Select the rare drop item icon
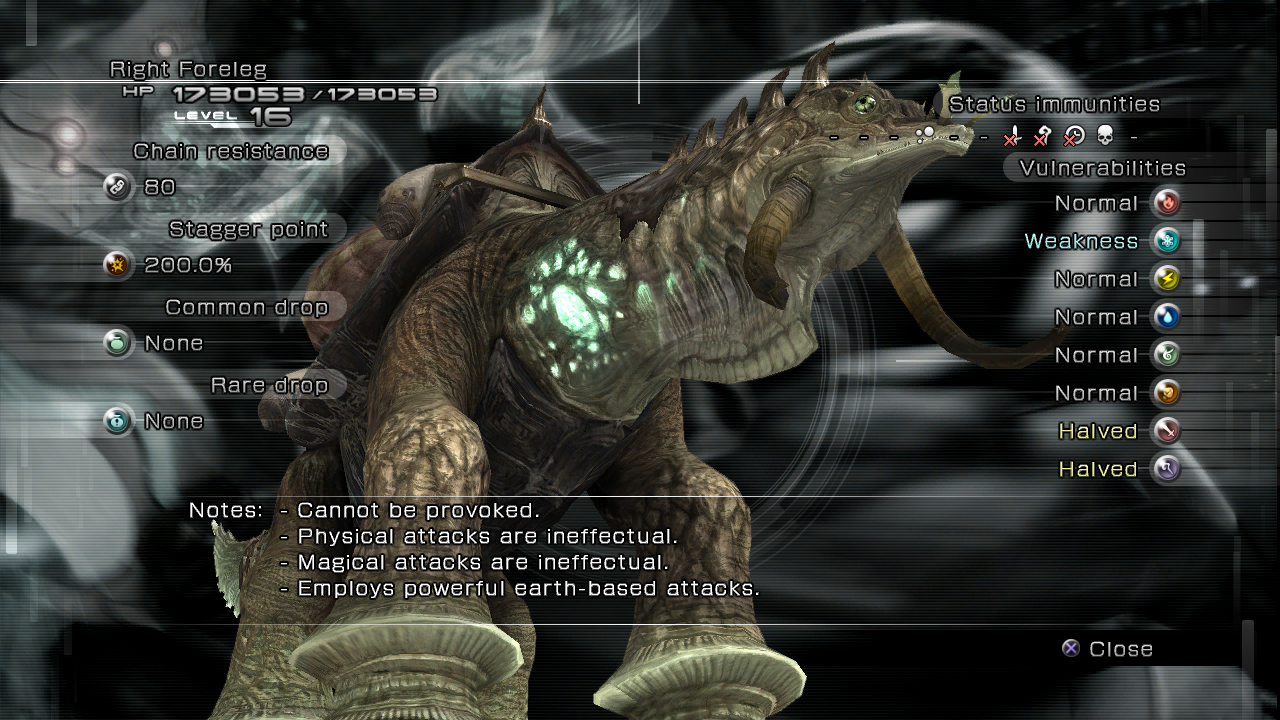The width and height of the screenshot is (1280, 720). tap(118, 421)
